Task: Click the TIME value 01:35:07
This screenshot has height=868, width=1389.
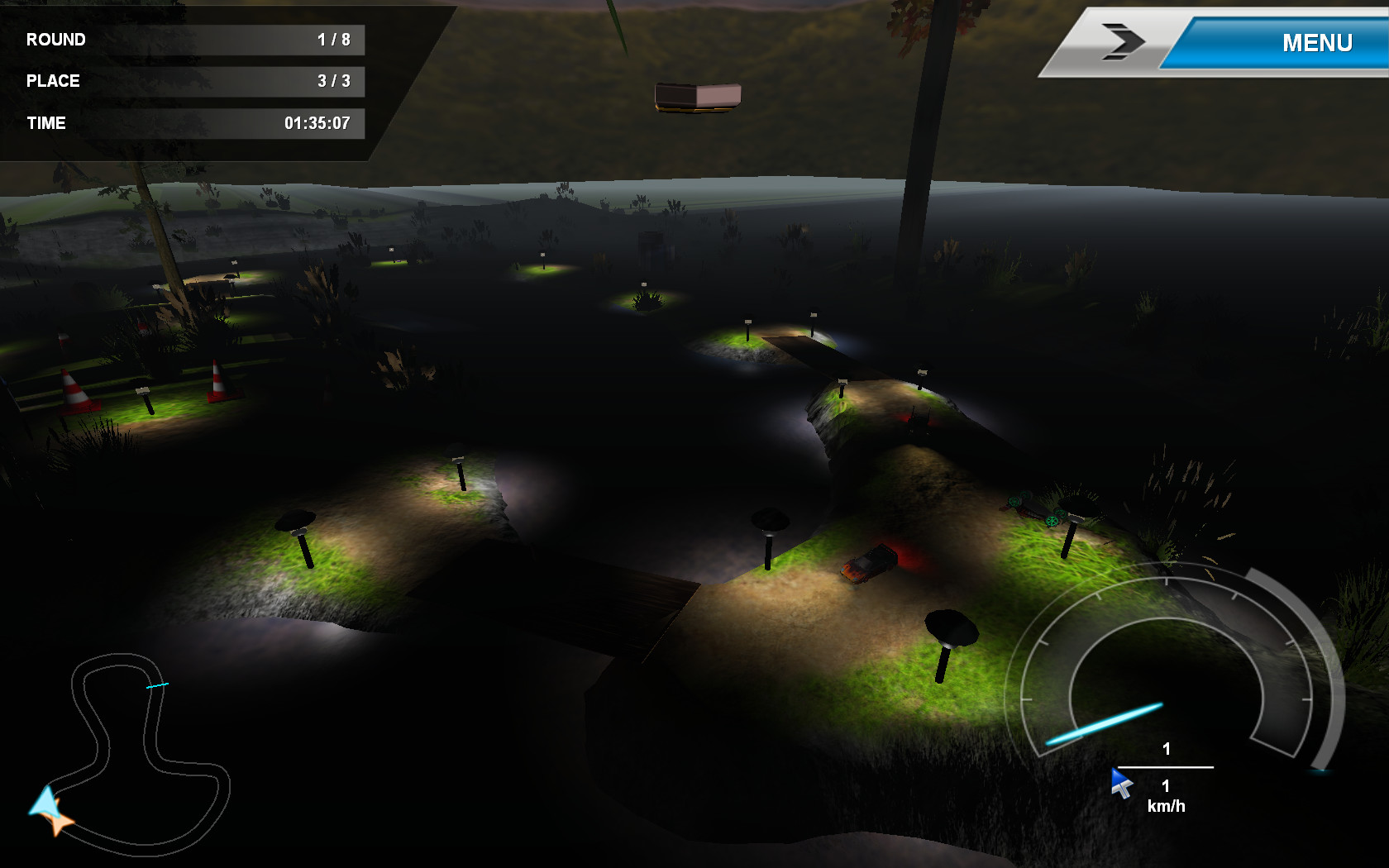Action: 319,122
